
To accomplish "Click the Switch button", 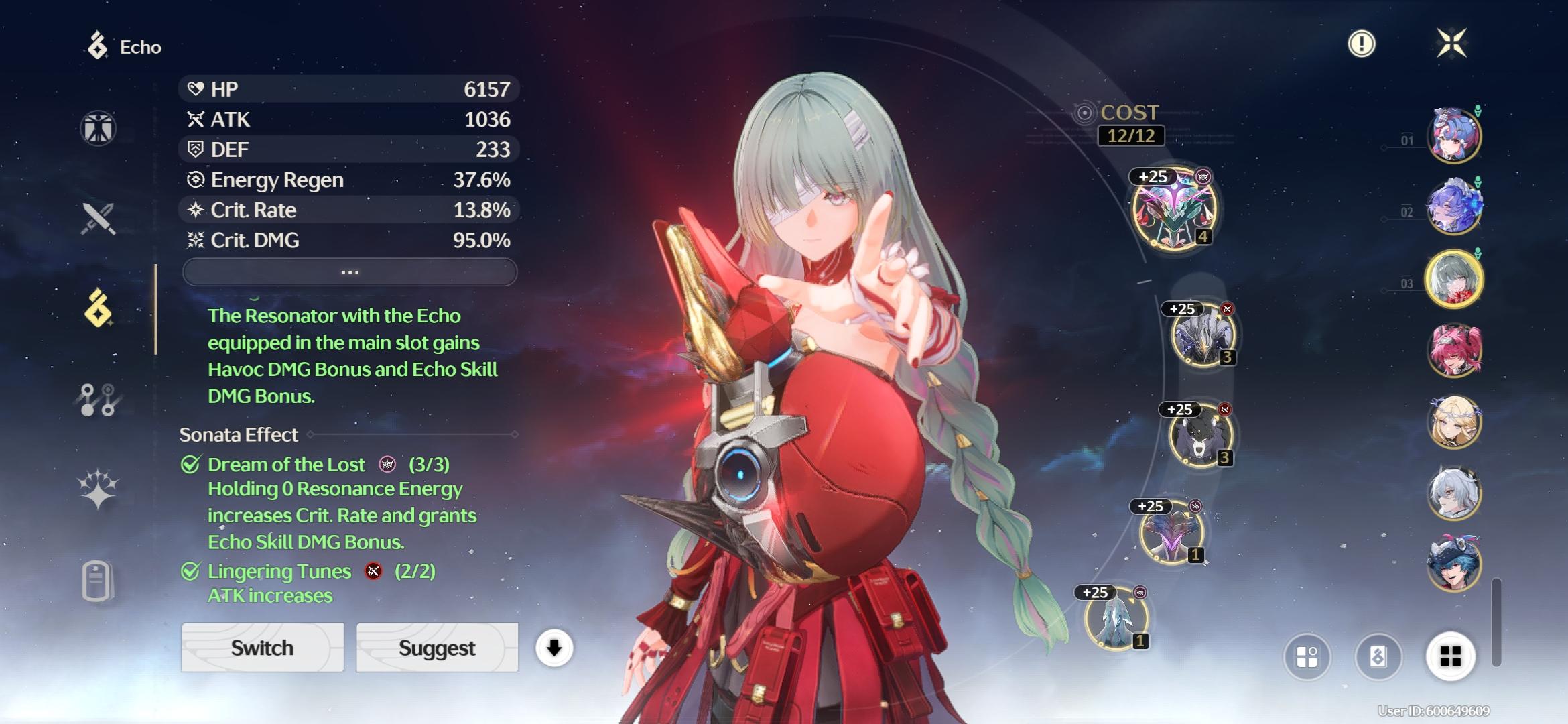I will [262, 648].
